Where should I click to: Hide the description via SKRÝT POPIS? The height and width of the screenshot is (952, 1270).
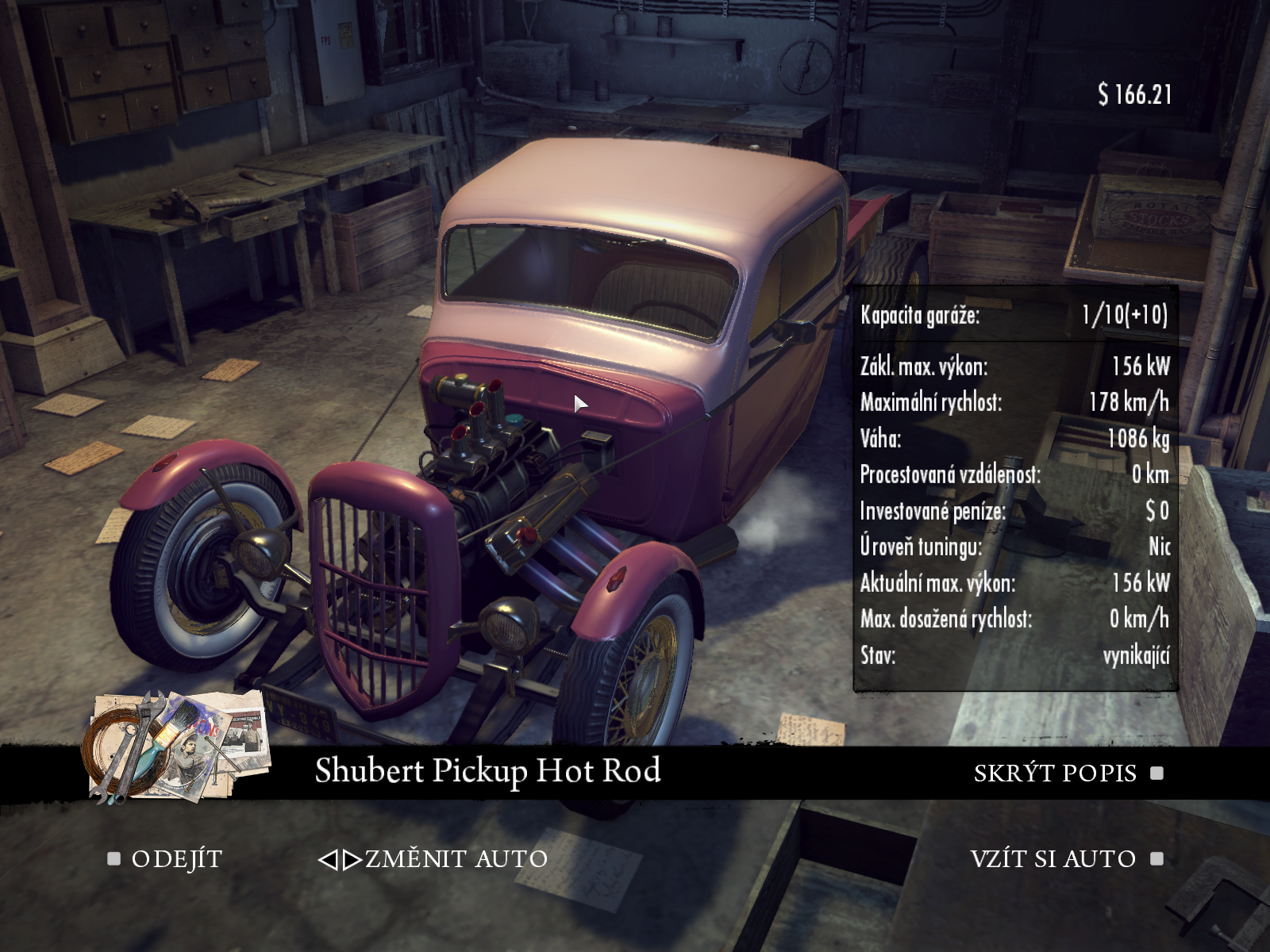click(x=1055, y=773)
